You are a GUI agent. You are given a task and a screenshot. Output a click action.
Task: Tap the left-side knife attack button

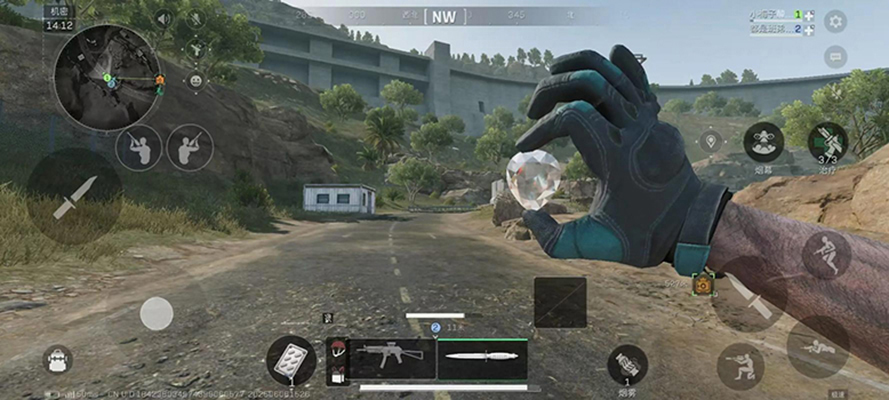click(x=74, y=197)
